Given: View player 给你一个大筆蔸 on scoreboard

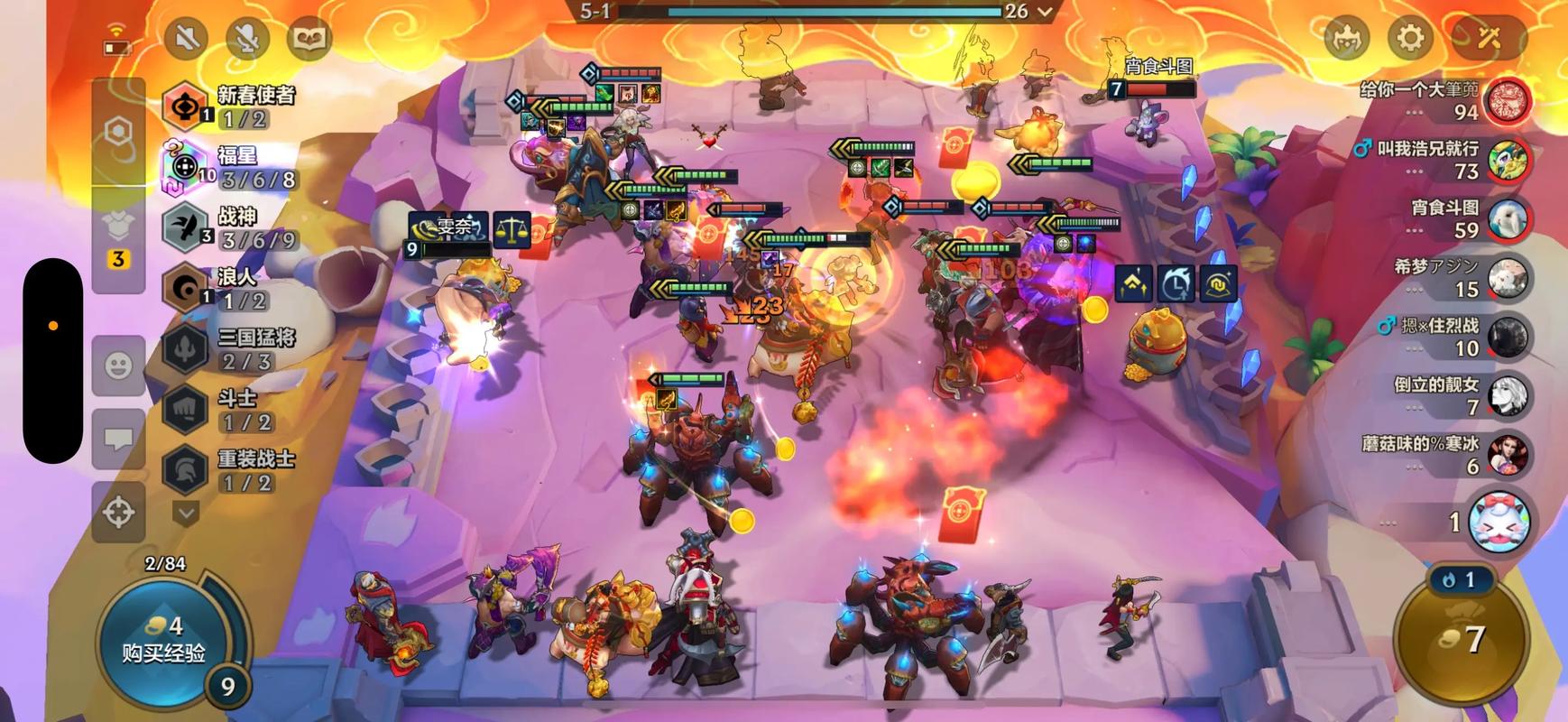Looking at the screenshot, I should (x=1443, y=100).
